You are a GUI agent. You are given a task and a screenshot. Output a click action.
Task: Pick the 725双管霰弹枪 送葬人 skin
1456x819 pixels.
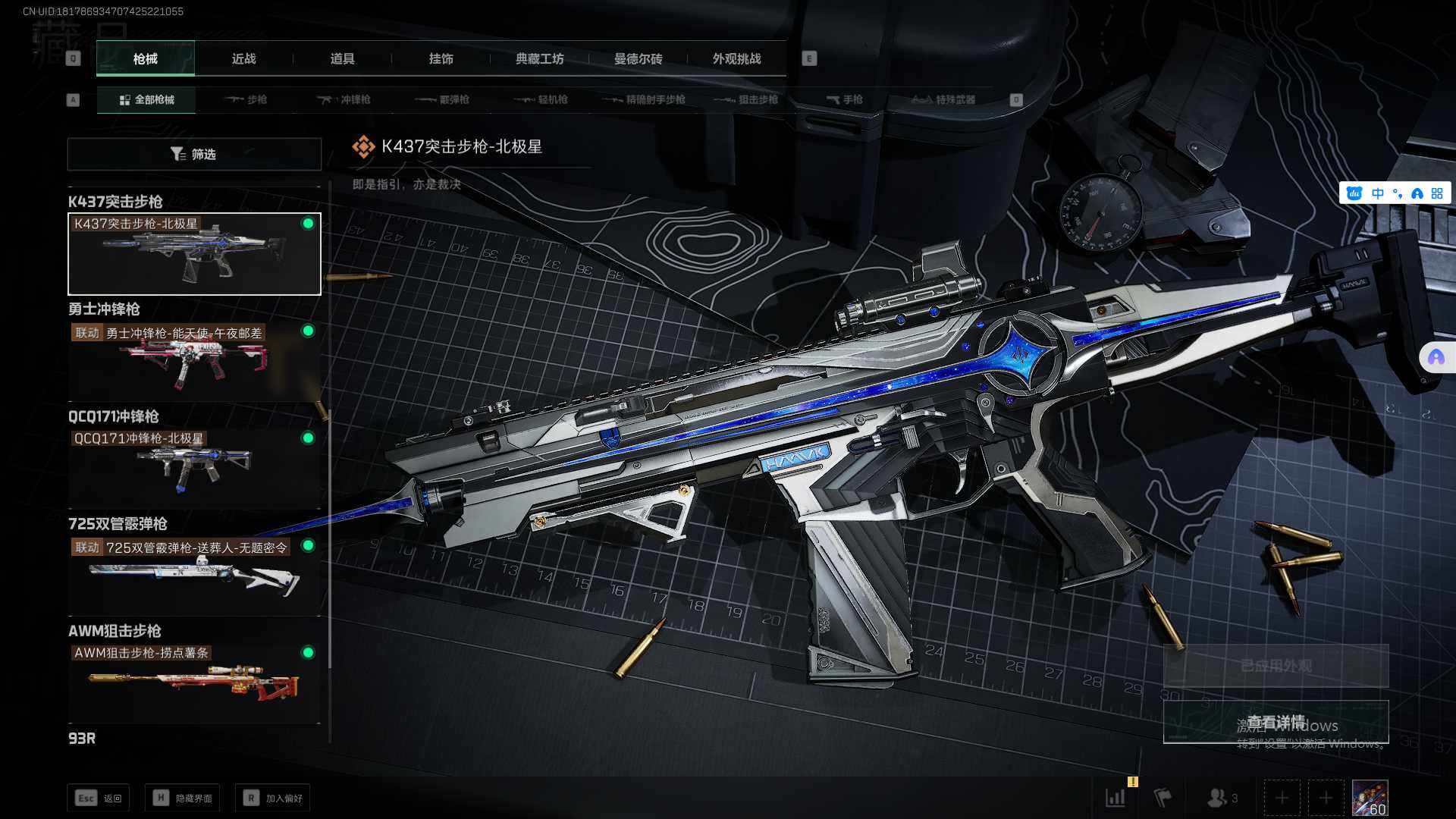pyautogui.click(x=194, y=576)
